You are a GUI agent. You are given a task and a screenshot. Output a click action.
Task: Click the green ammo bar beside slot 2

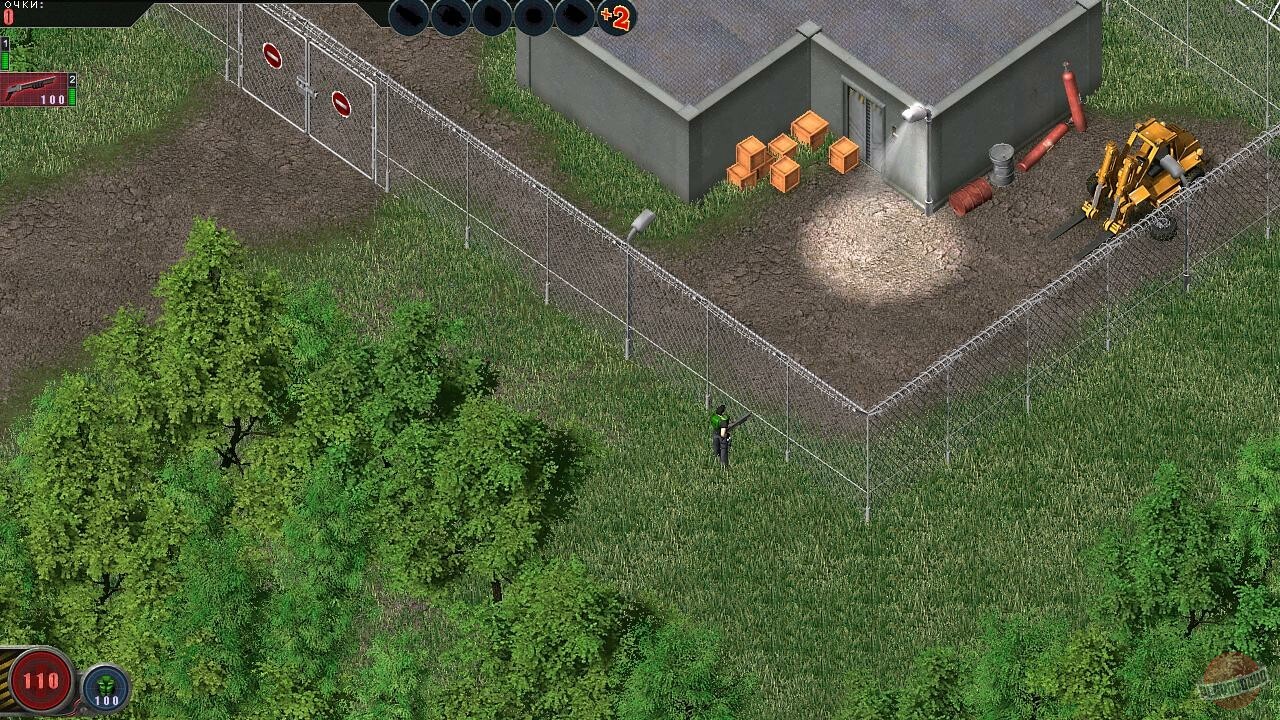pos(72,96)
